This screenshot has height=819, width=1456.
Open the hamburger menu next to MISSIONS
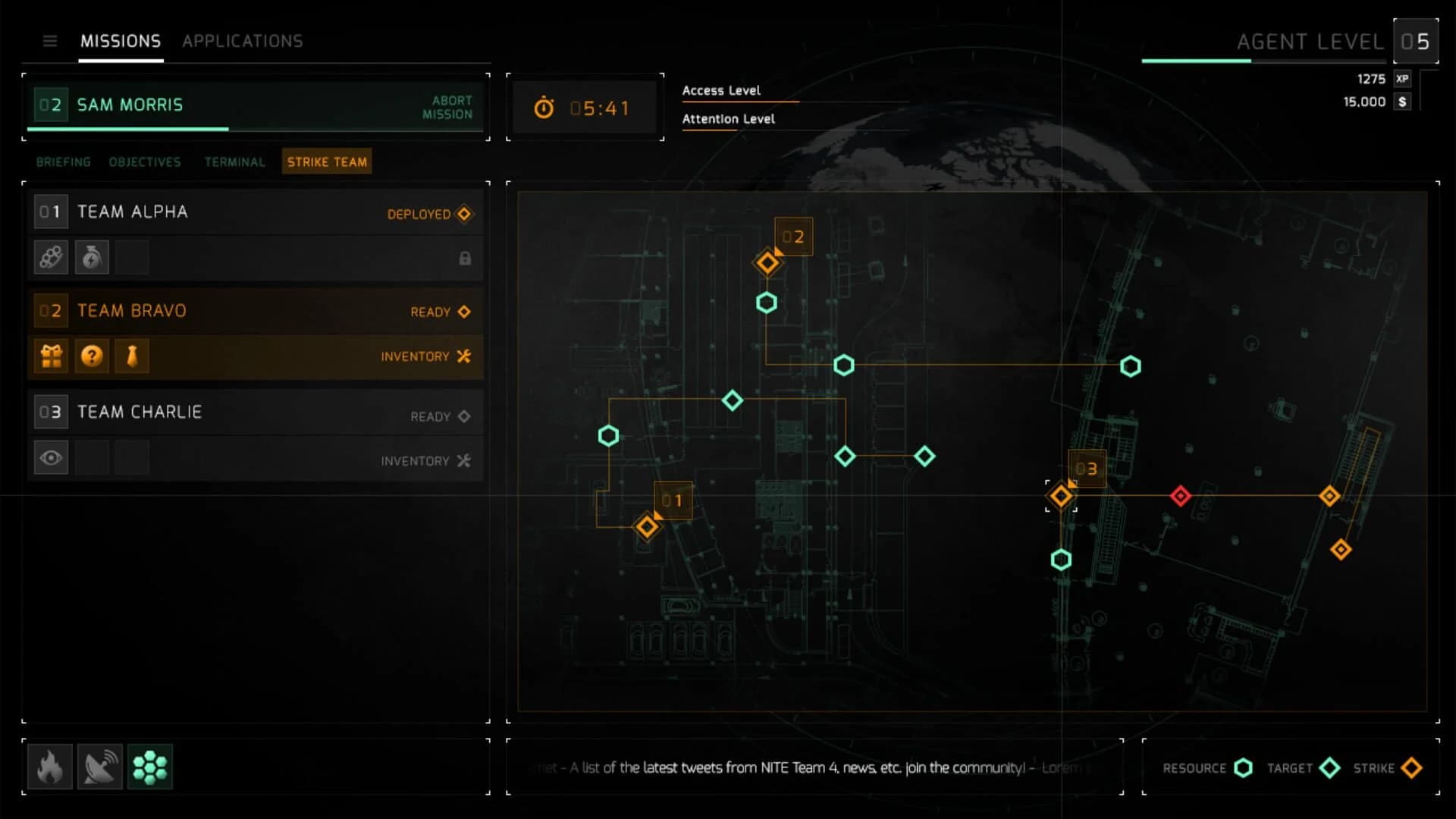[50, 42]
